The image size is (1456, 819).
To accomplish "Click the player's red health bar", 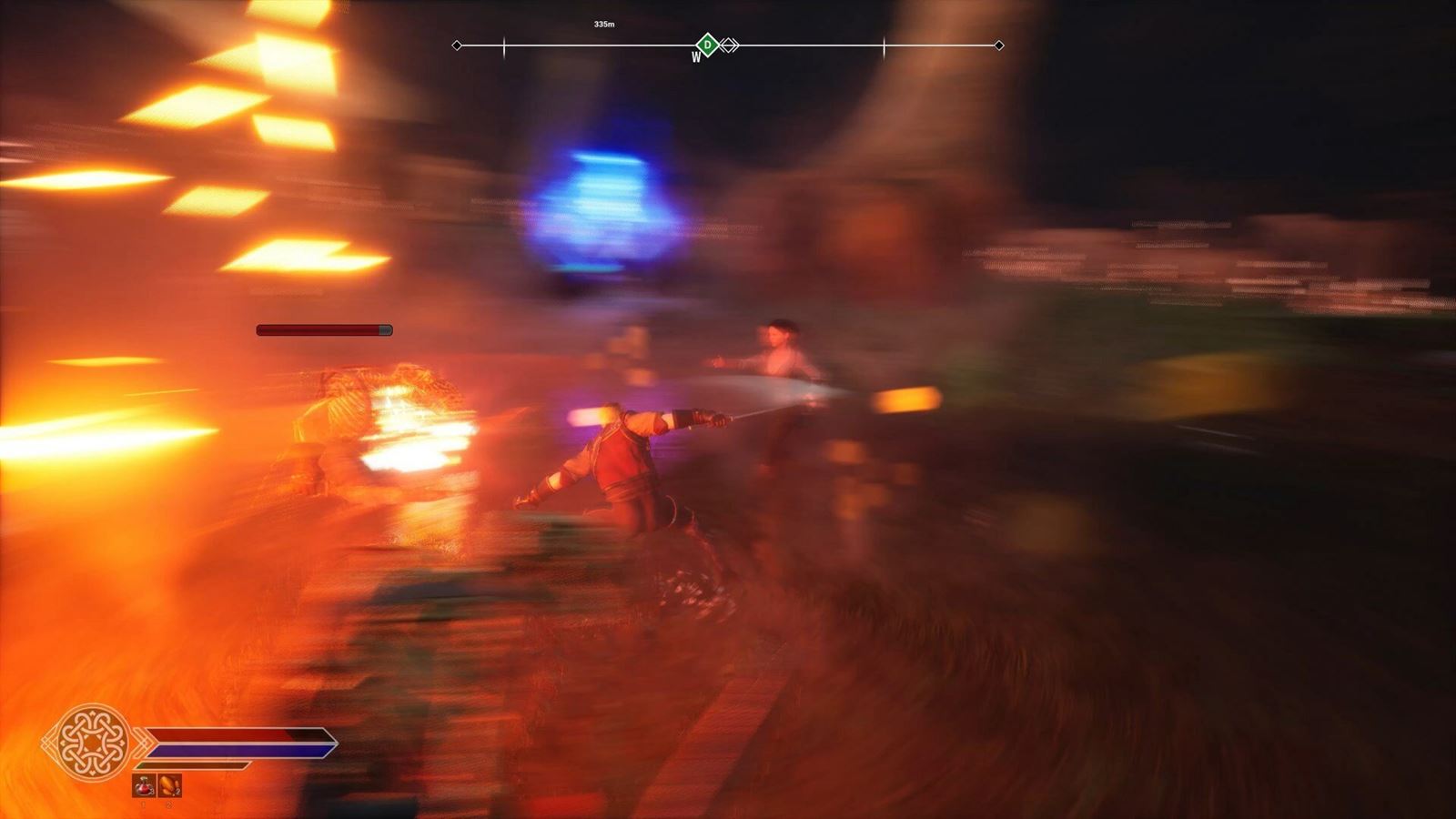I will pos(227,733).
